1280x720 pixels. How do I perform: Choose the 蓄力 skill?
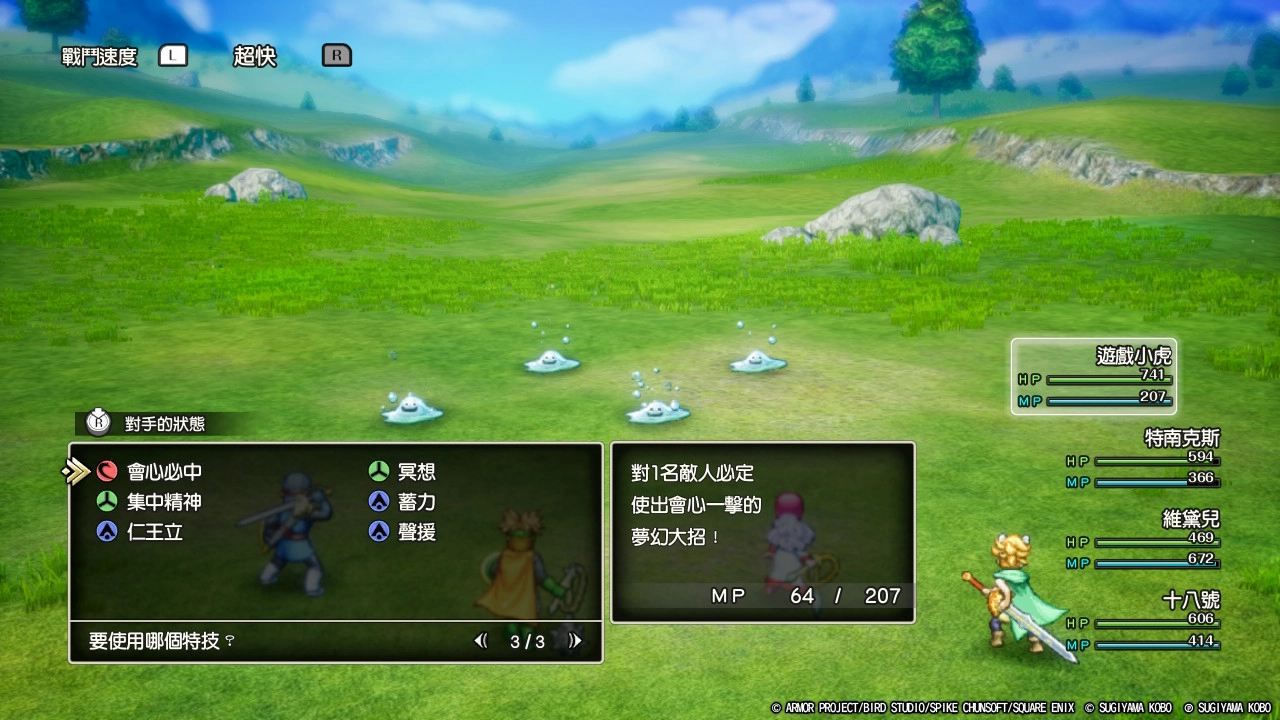(x=415, y=502)
